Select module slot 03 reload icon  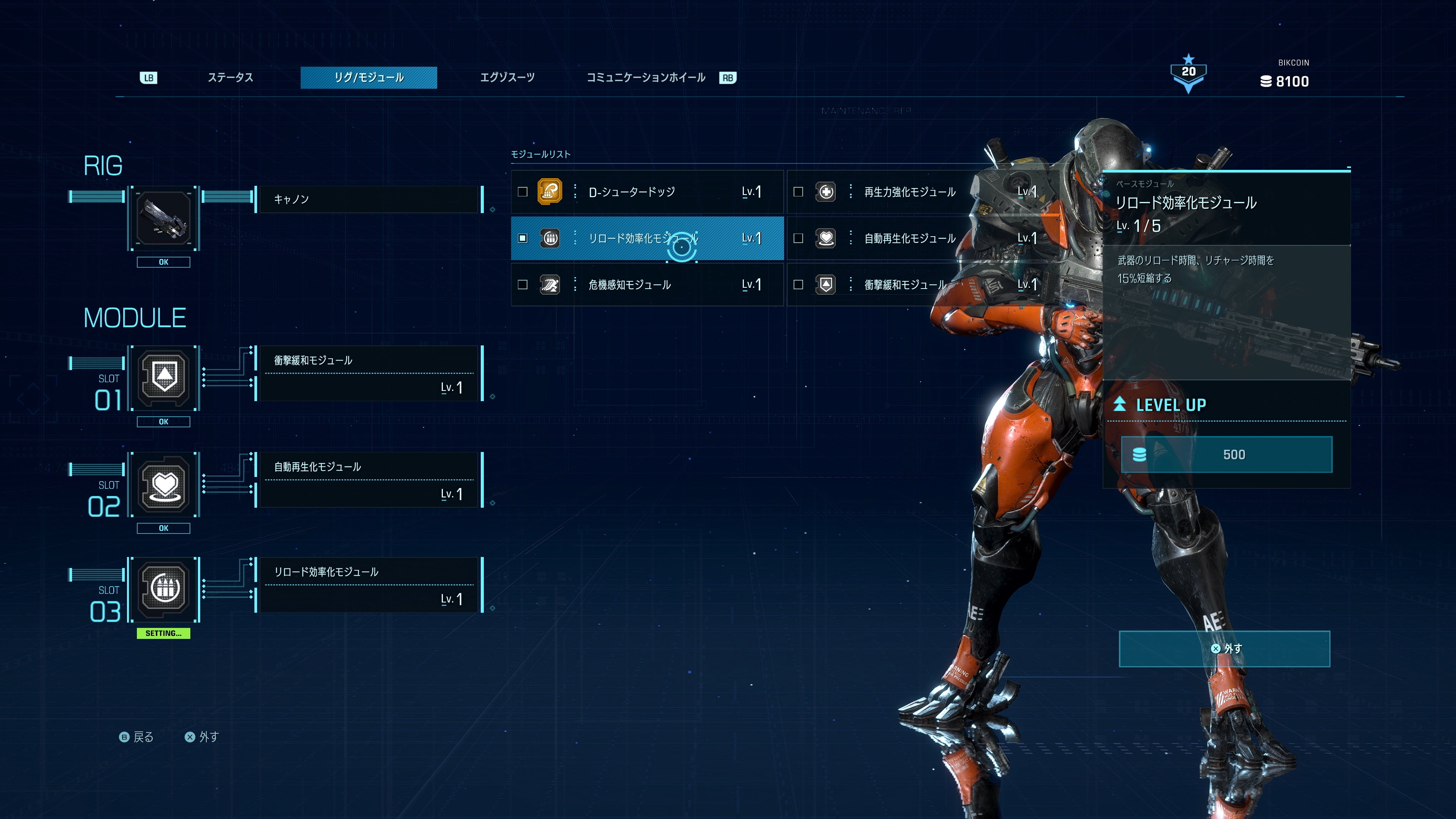coord(164,589)
